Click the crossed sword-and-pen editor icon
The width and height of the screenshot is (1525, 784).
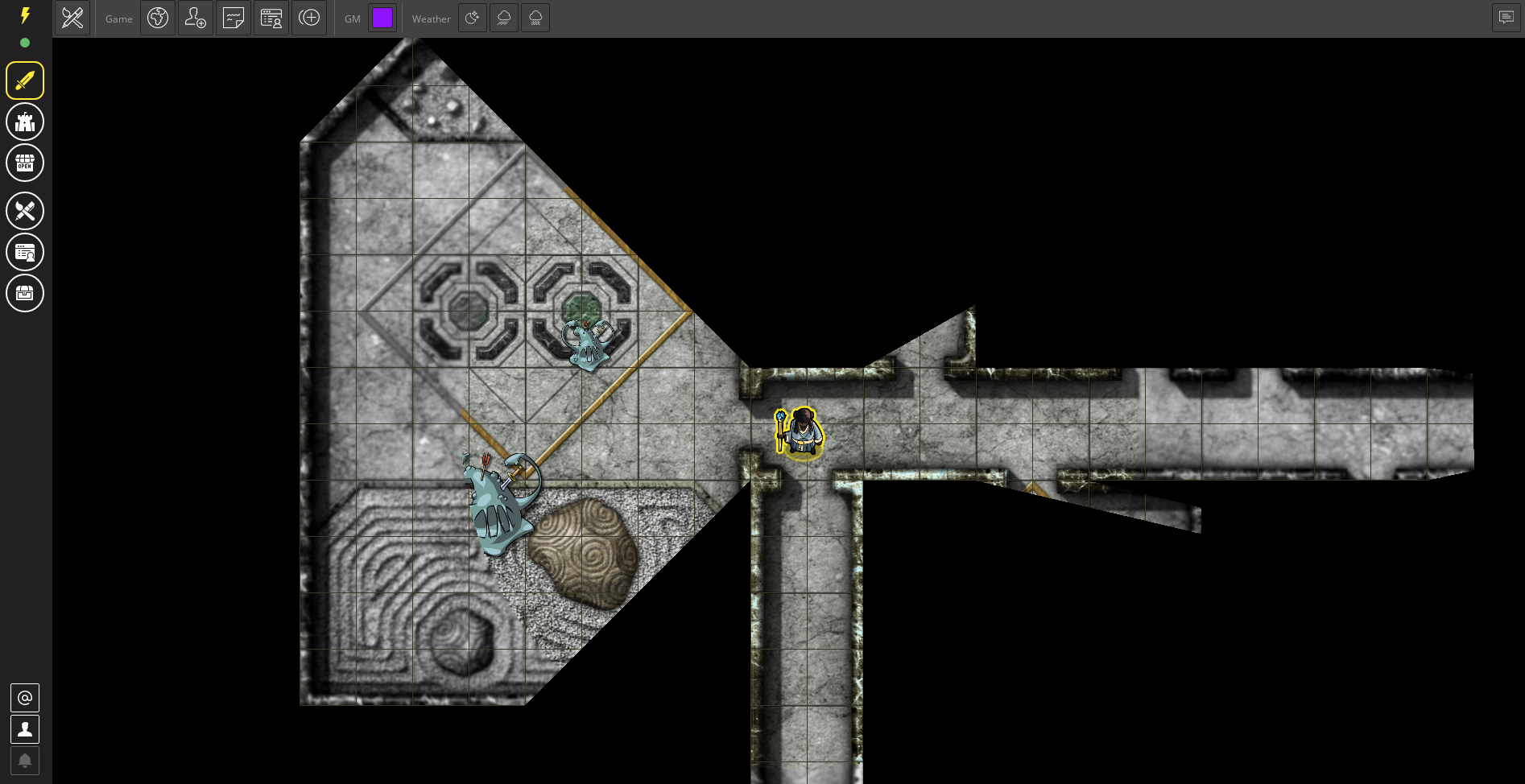pyautogui.click(x=72, y=18)
